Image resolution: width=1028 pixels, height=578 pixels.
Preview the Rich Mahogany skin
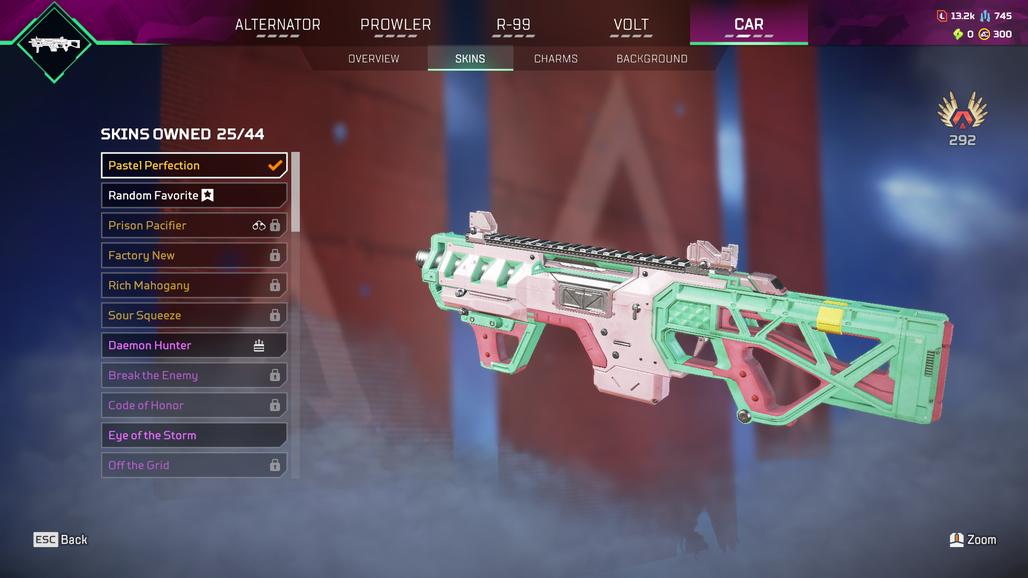(x=194, y=285)
